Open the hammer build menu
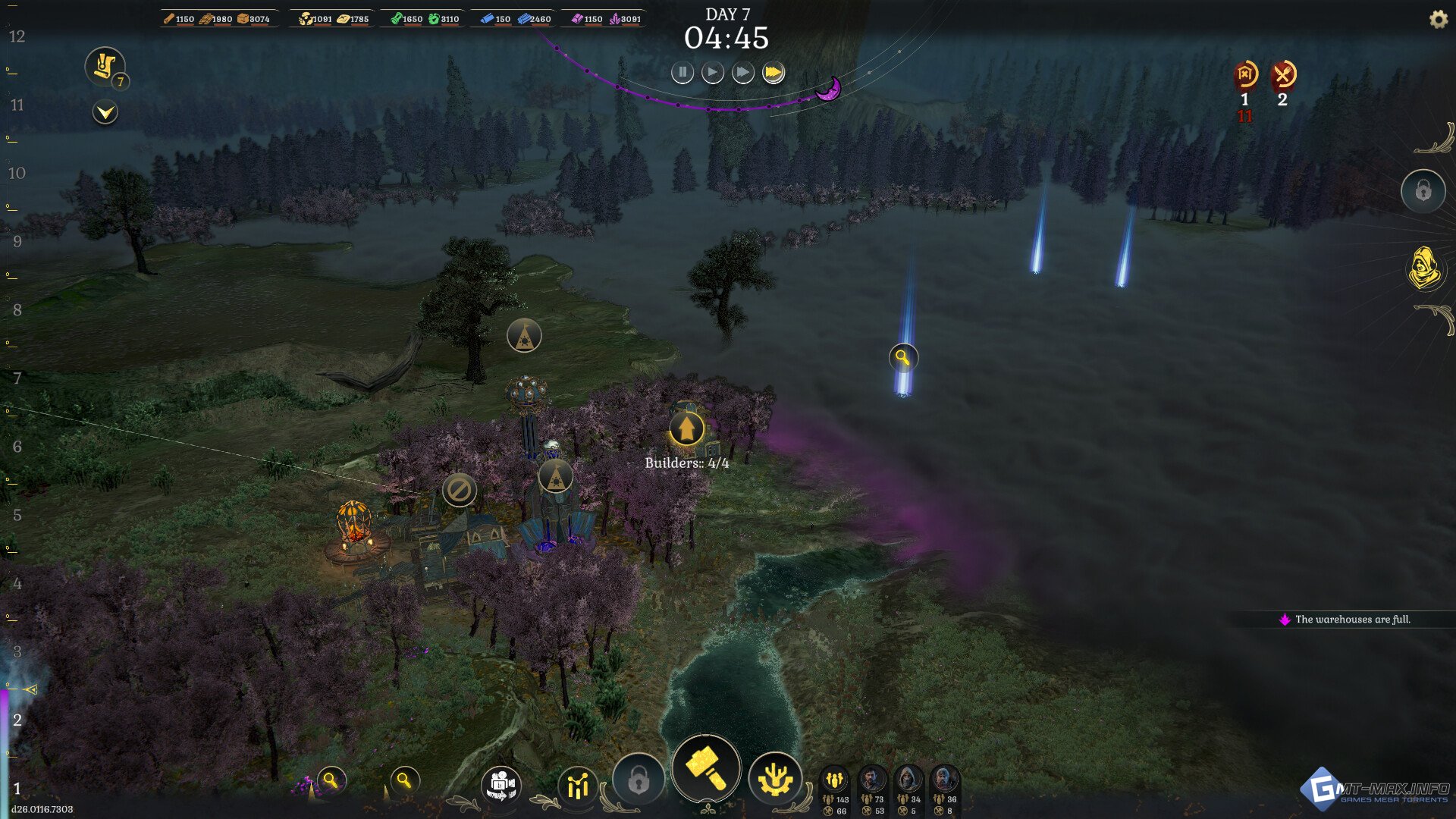1456x819 pixels. click(706, 768)
